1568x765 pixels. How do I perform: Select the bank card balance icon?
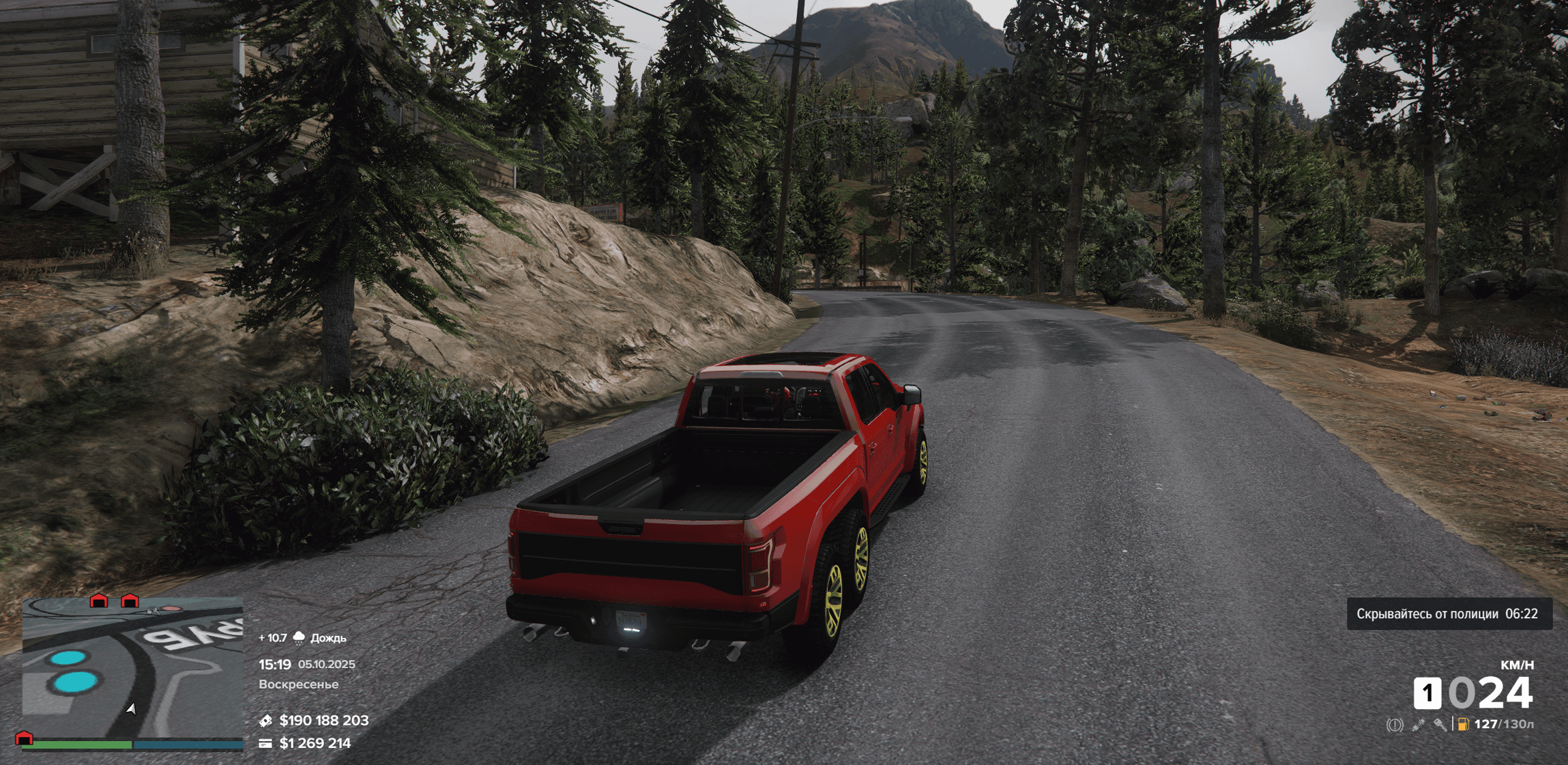coord(265,743)
